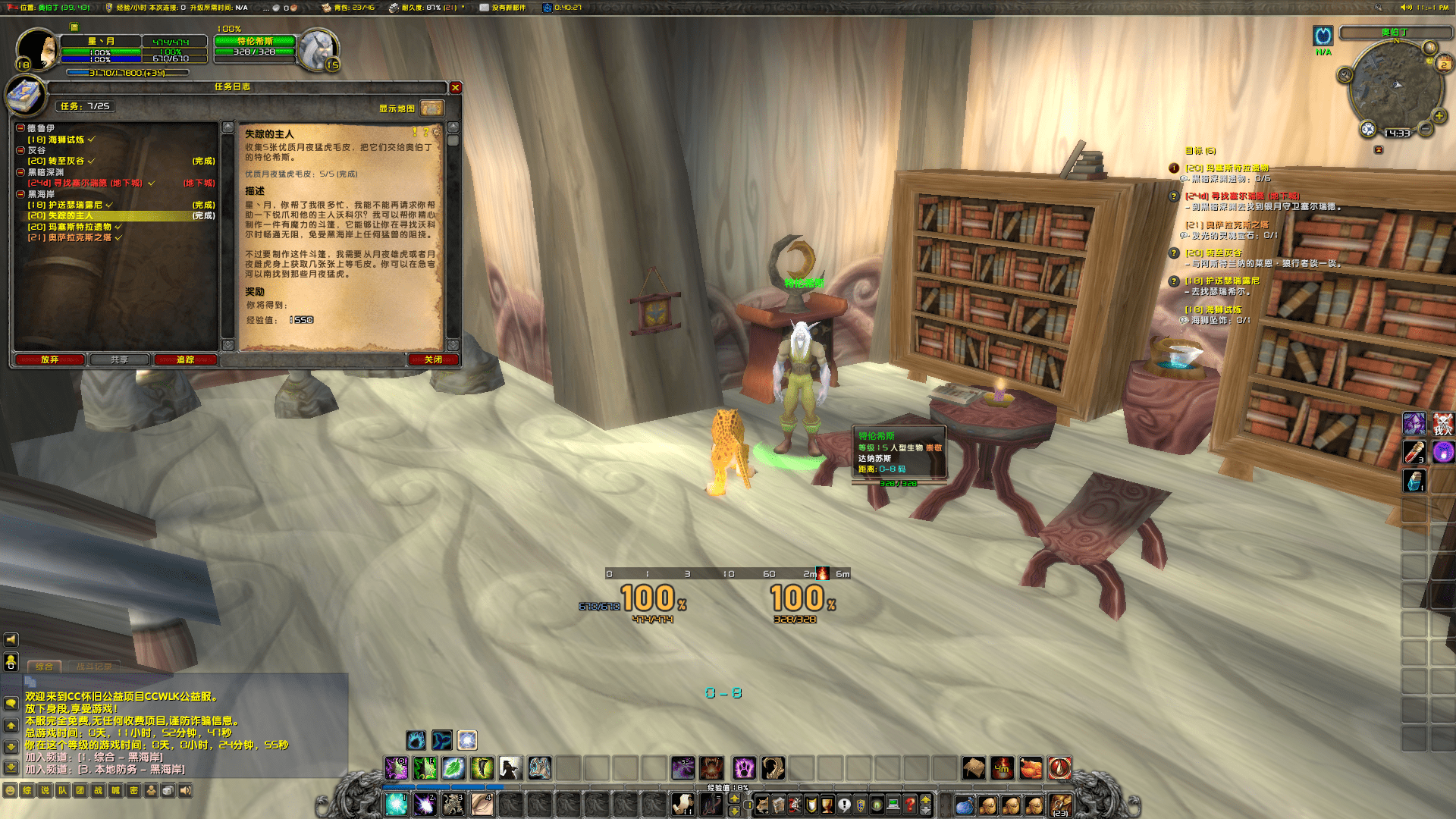Viewport: 1456px width, 819px height.
Task: Click the 追踪 track quest button
Action: click(x=185, y=359)
